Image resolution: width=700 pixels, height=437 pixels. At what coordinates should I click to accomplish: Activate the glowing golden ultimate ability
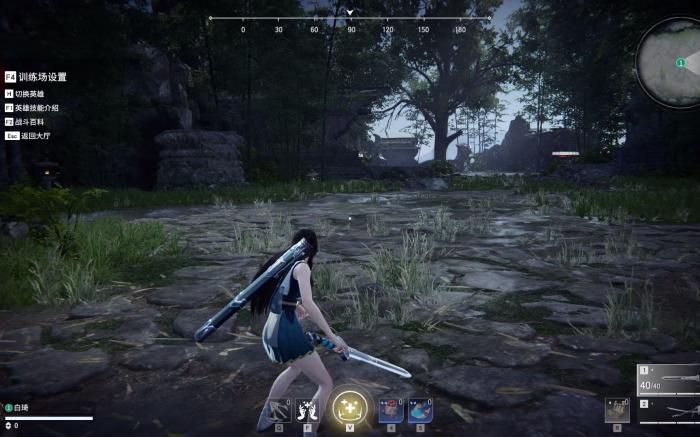(x=350, y=407)
